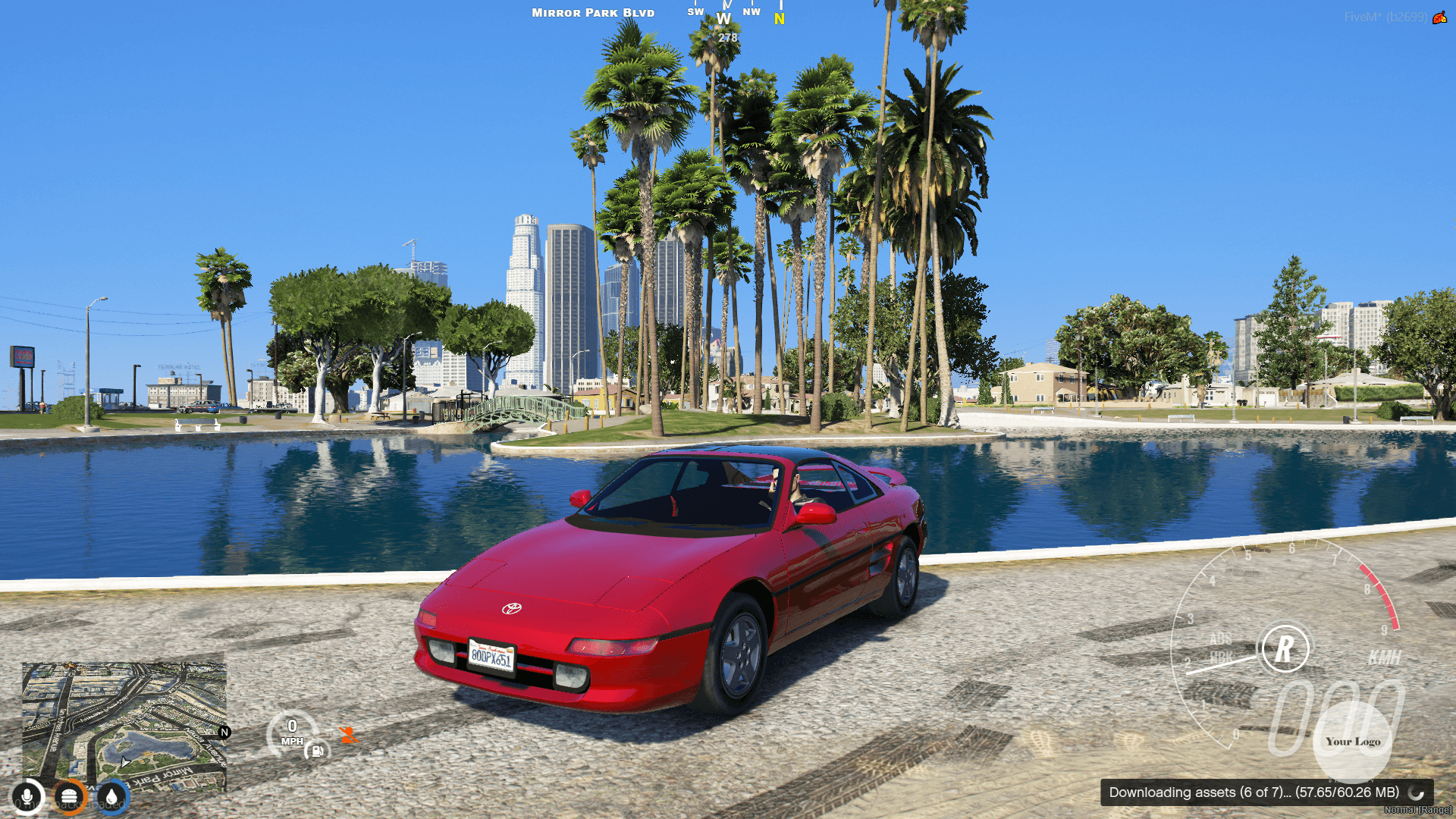Click the download spinner icon in the asset bar
The height and width of the screenshot is (819, 1456).
coord(1415,793)
